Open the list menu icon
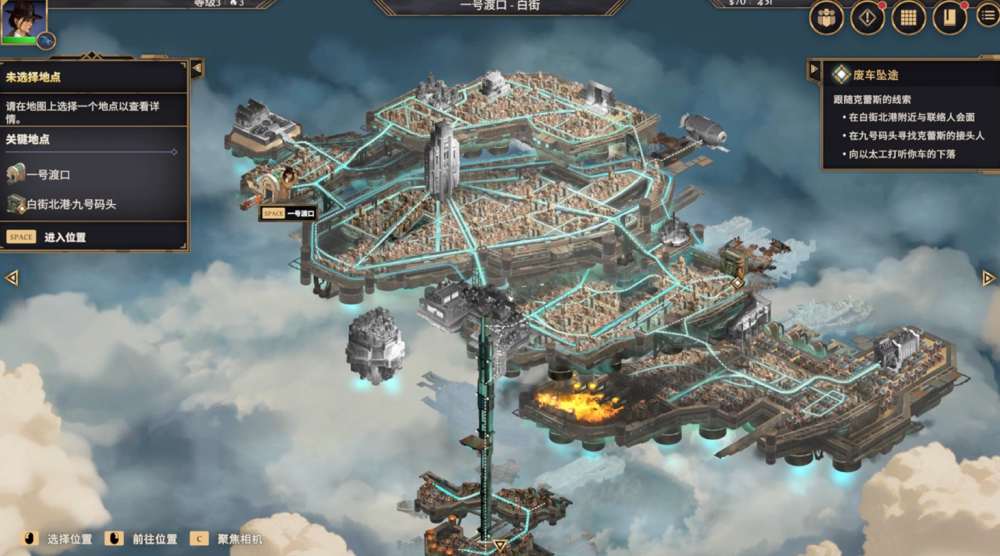Viewport: 1000px width, 556px height. coord(988,14)
